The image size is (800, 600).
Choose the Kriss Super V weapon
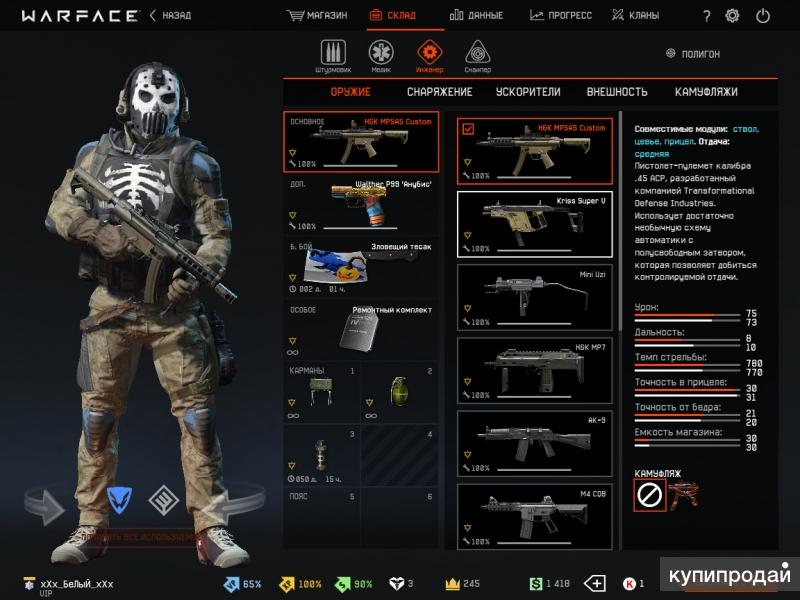[534, 224]
